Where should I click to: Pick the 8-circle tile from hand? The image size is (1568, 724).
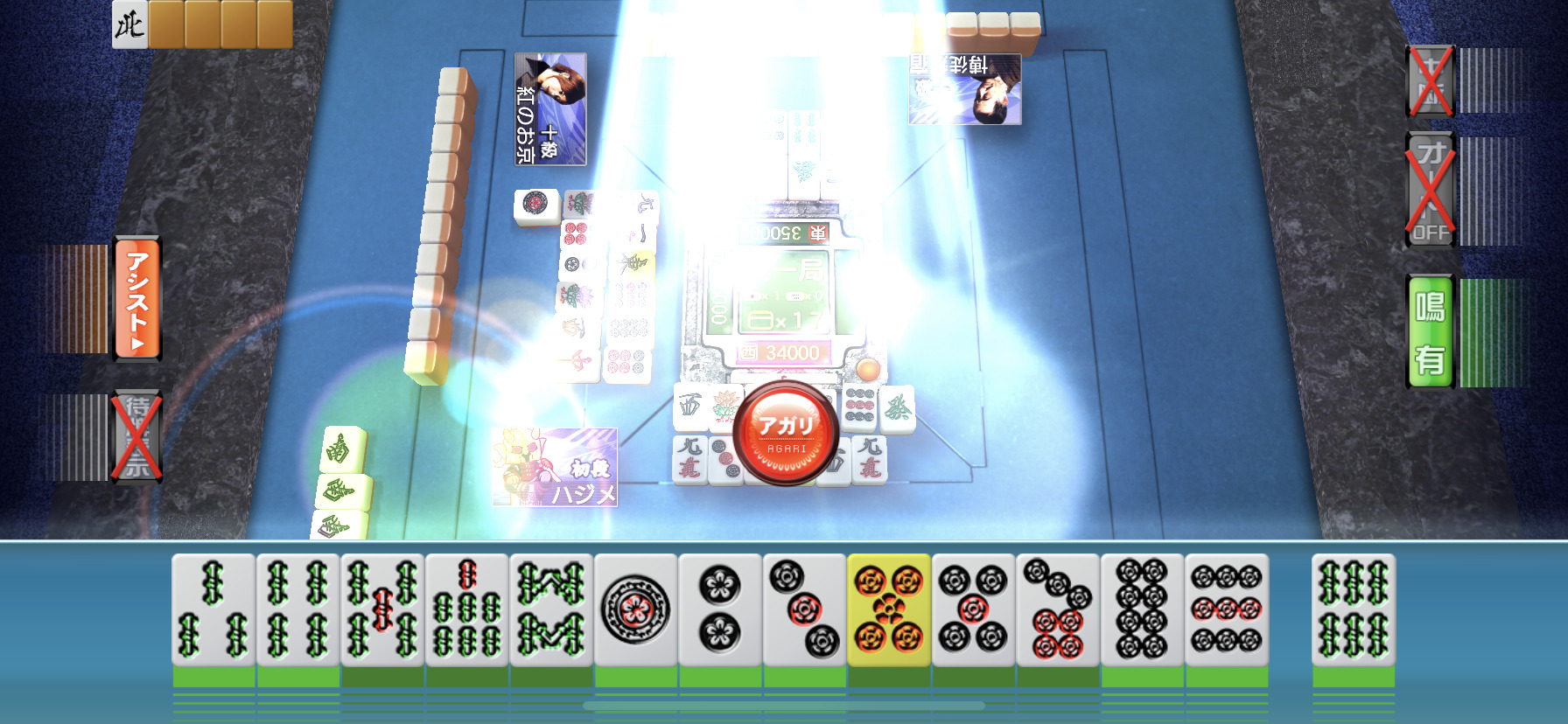tap(1142, 610)
